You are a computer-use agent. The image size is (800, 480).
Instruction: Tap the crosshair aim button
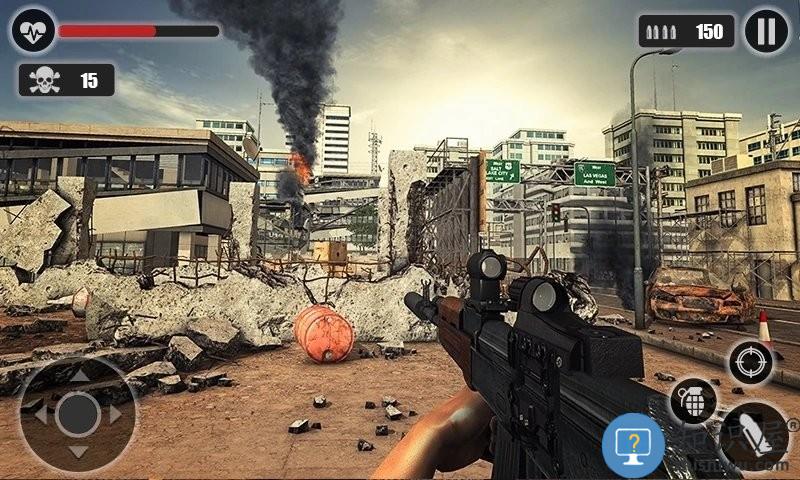[750, 362]
